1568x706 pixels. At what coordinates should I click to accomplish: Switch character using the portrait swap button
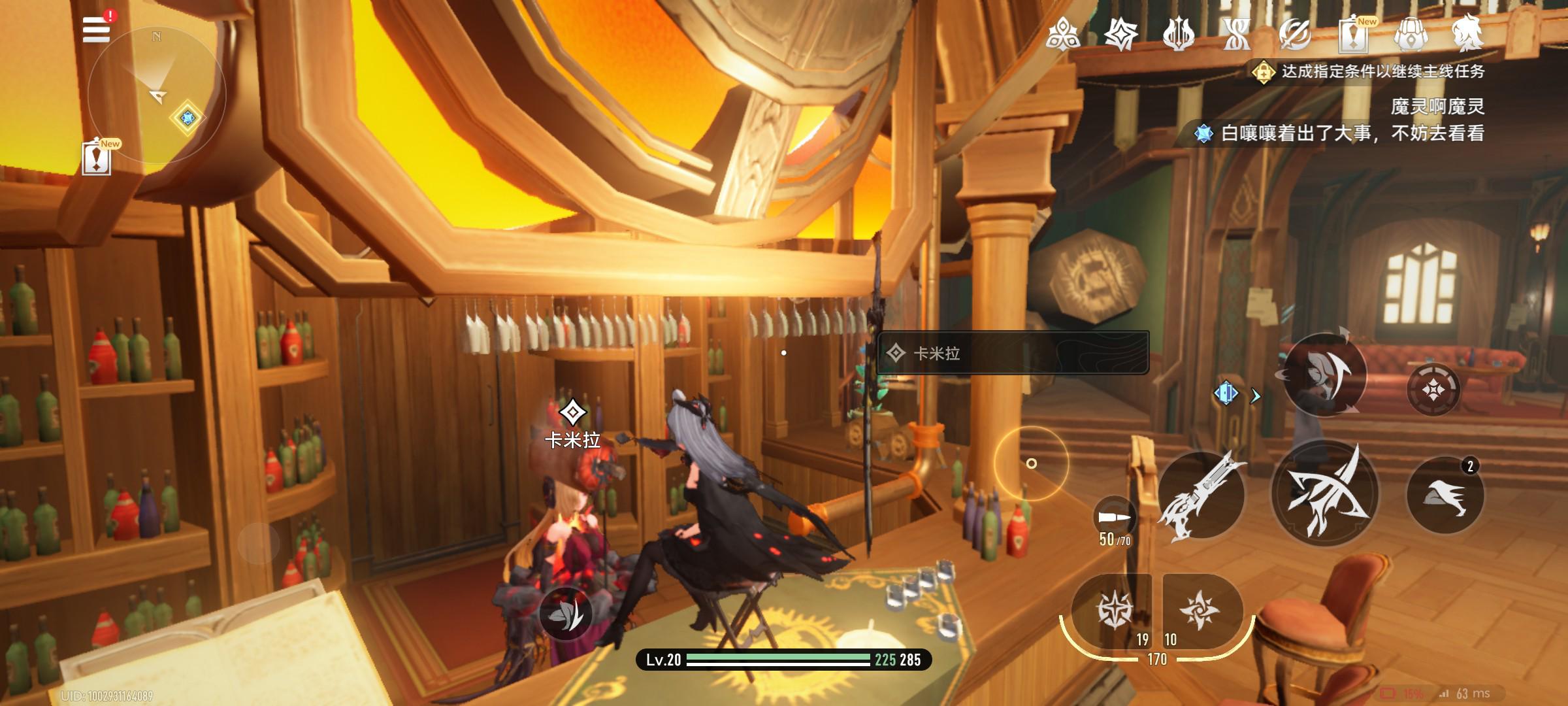tap(1324, 375)
